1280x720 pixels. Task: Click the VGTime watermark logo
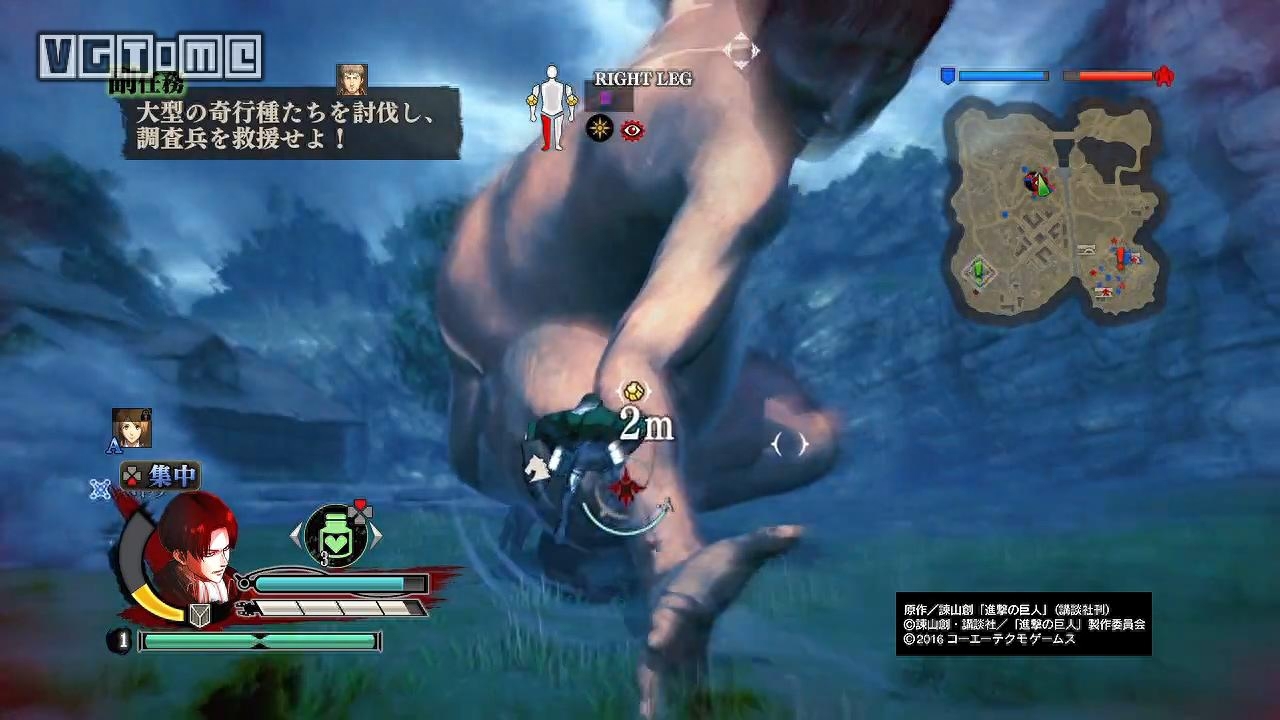coord(150,56)
